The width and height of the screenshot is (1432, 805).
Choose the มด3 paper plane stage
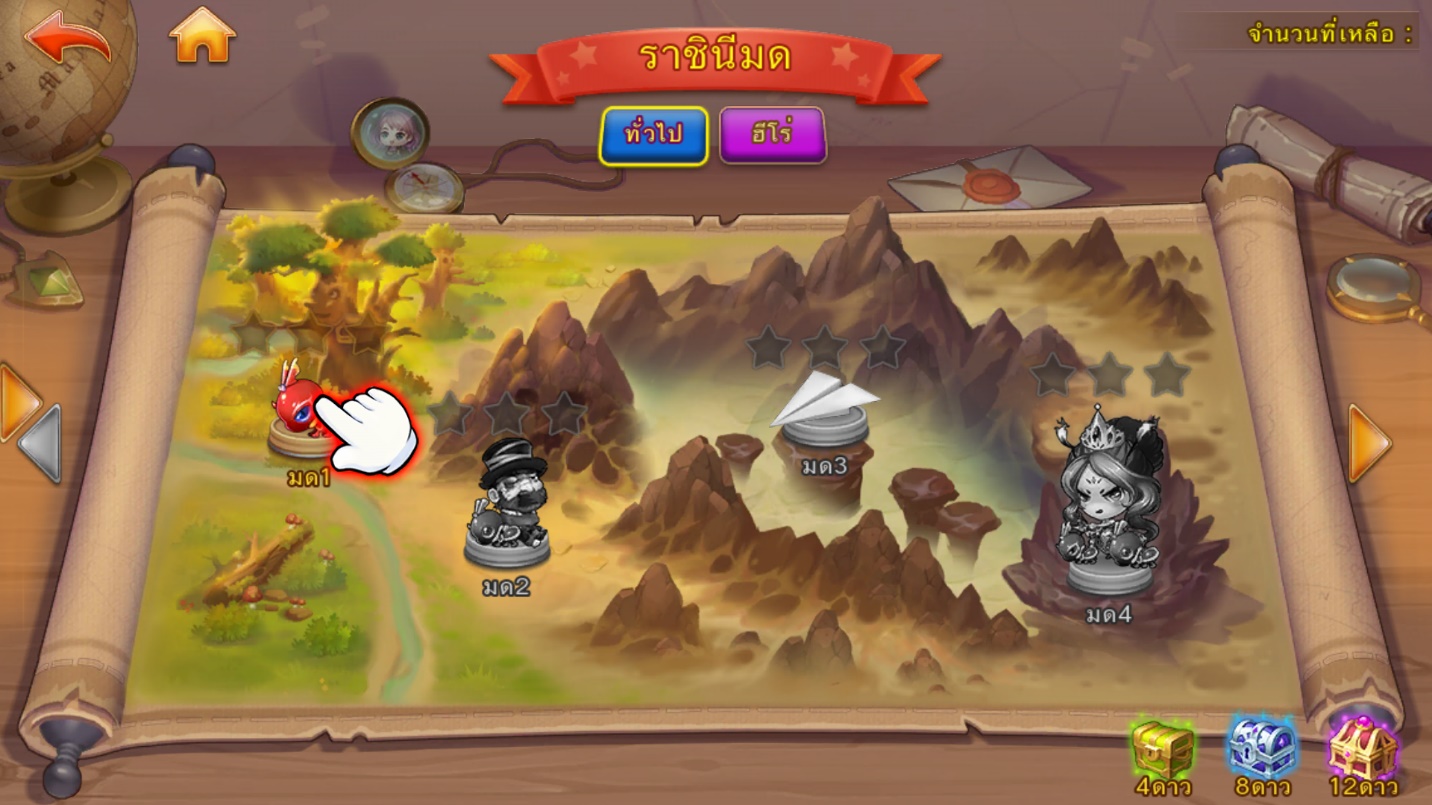[x=824, y=411]
